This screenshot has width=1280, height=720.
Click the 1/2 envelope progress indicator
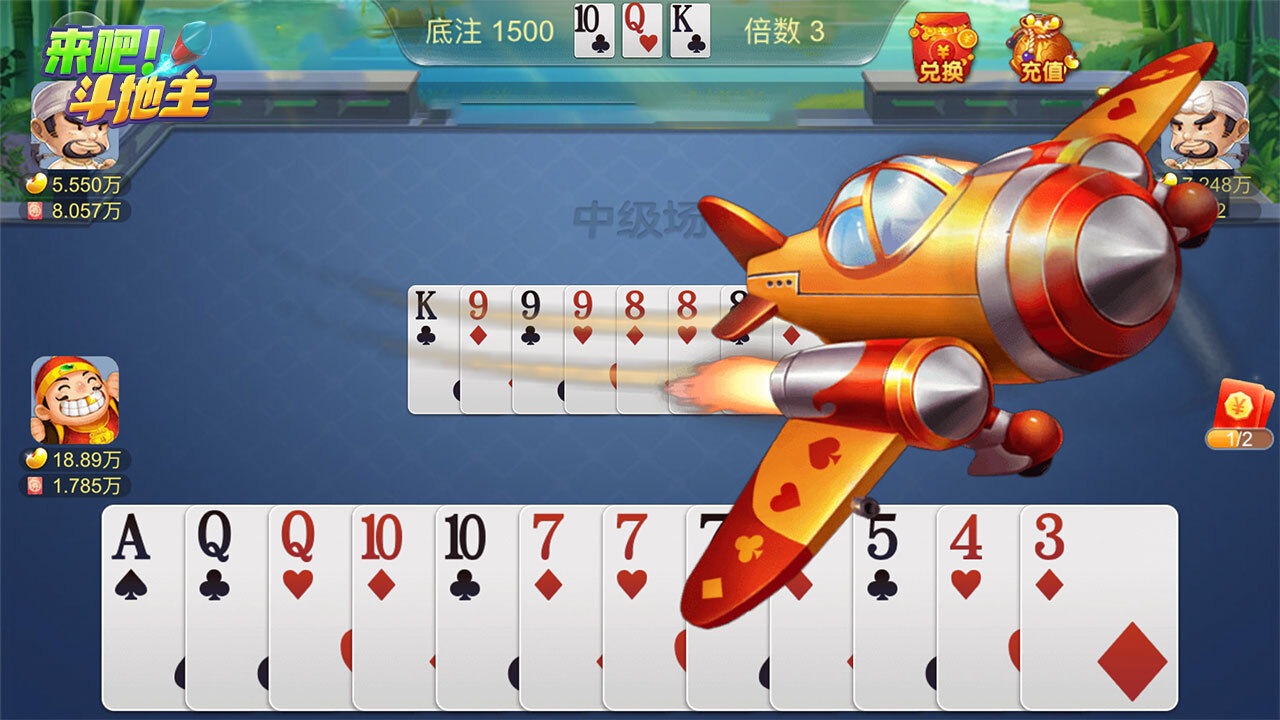[1237, 437]
